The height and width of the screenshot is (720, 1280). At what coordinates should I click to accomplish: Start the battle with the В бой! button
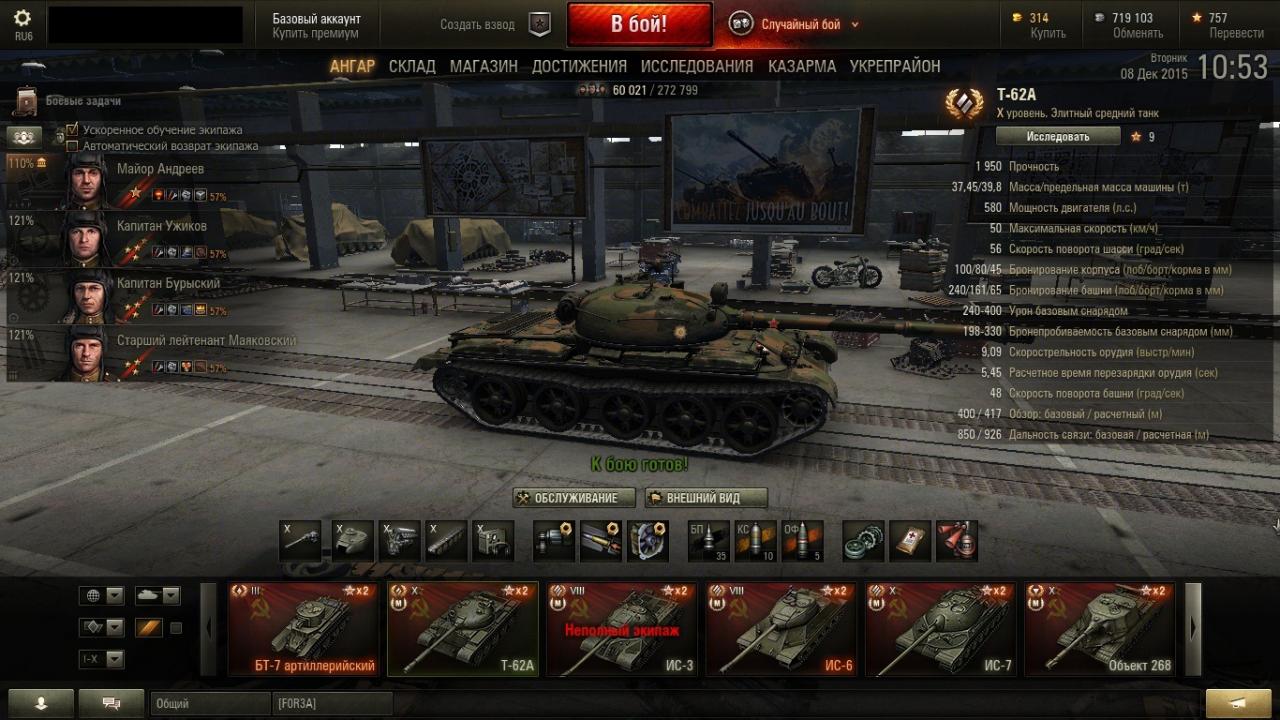[639, 24]
